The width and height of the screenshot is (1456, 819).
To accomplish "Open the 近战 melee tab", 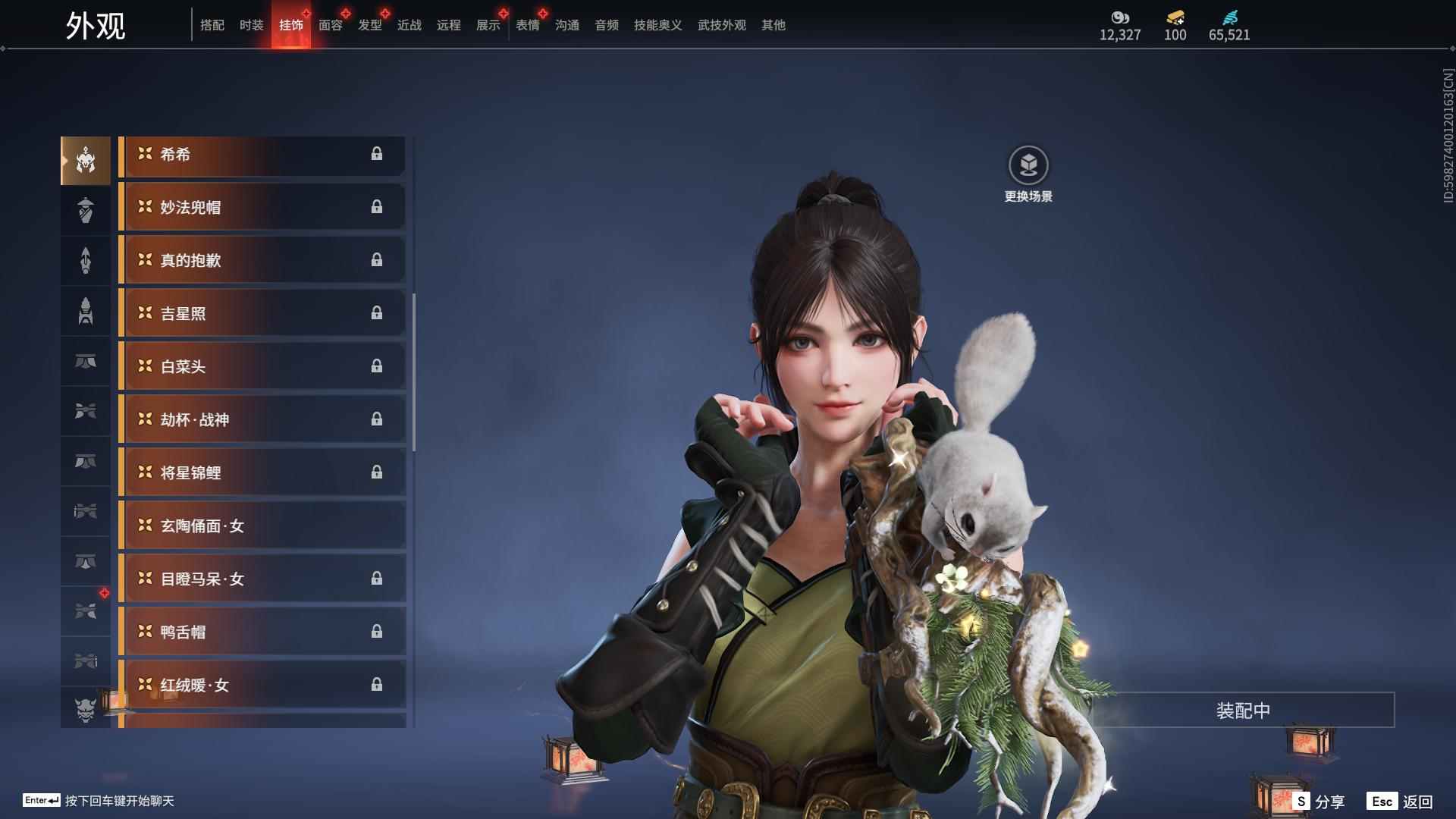I will 409,25.
